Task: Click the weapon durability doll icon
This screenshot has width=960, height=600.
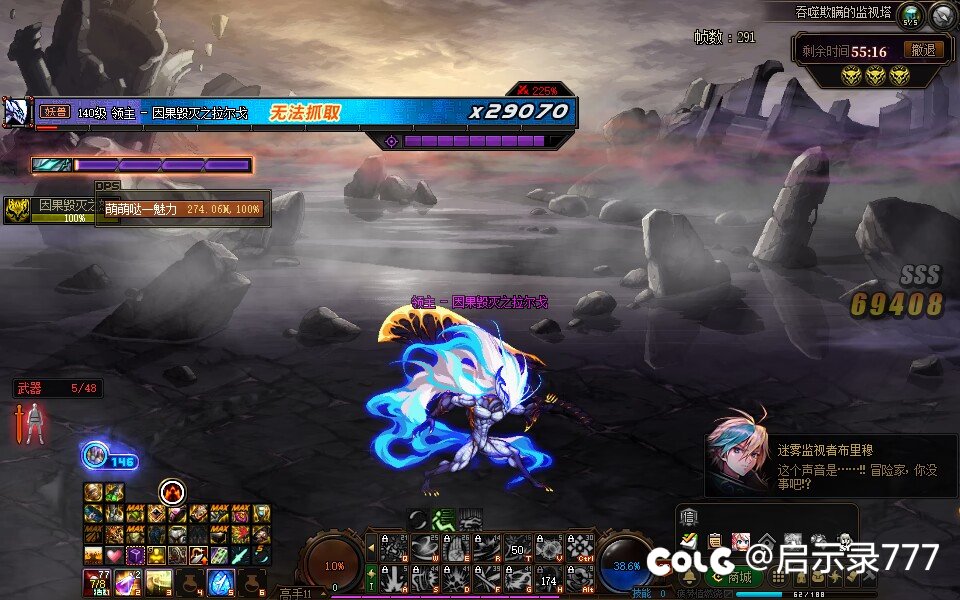Action: (34, 424)
